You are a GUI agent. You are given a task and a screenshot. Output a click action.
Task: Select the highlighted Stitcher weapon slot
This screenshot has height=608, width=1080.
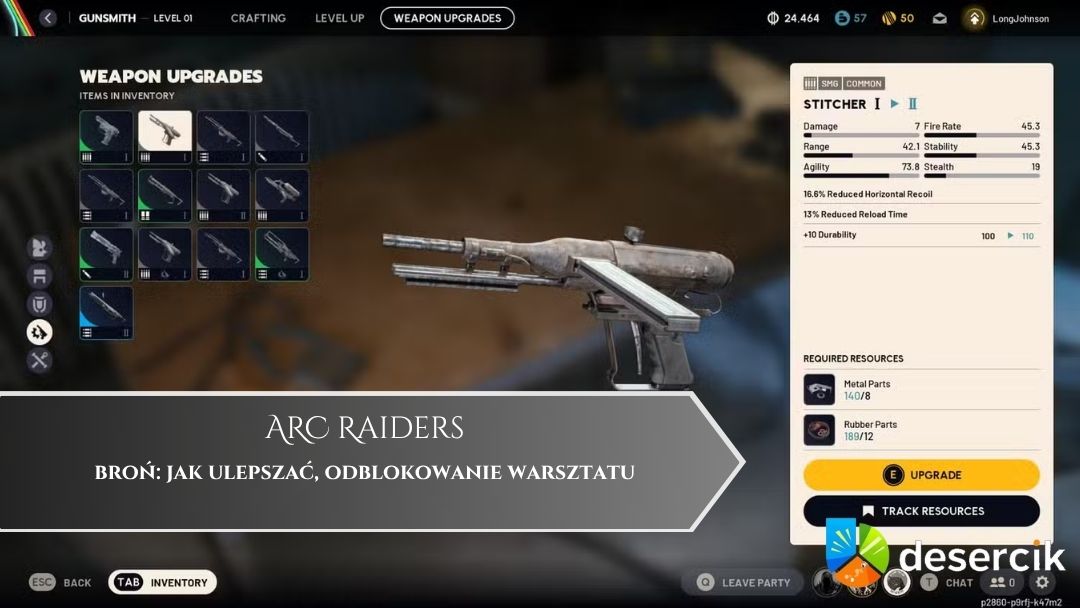click(x=165, y=137)
